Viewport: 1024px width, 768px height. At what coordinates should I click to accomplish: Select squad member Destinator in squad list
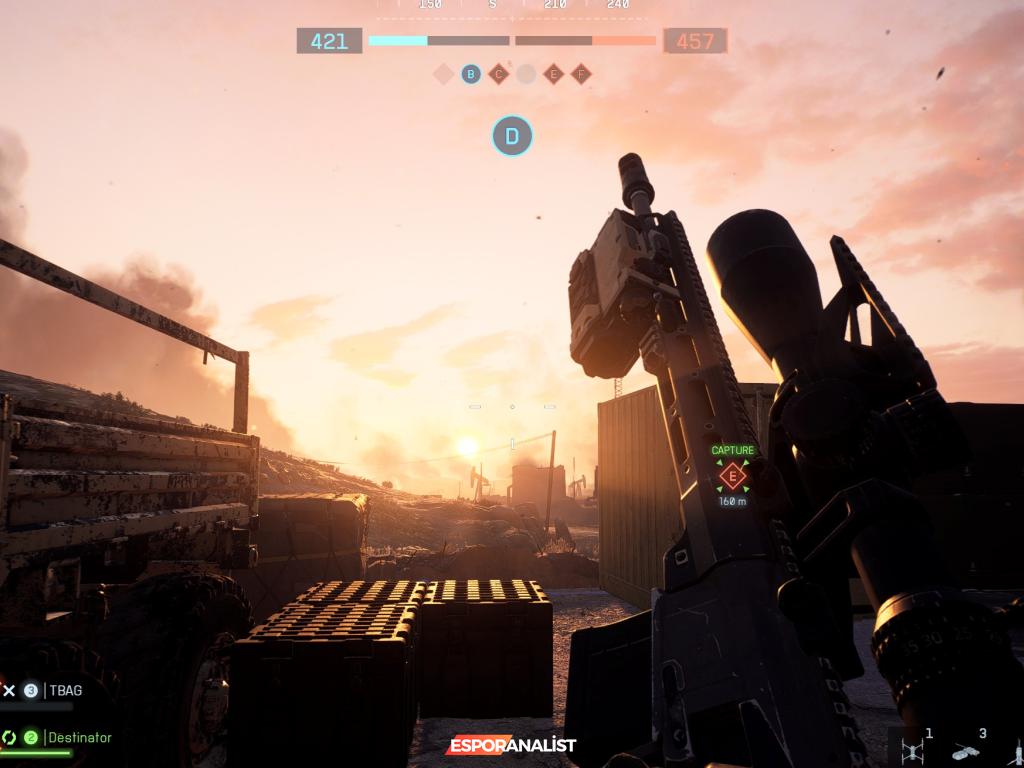click(80, 737)
